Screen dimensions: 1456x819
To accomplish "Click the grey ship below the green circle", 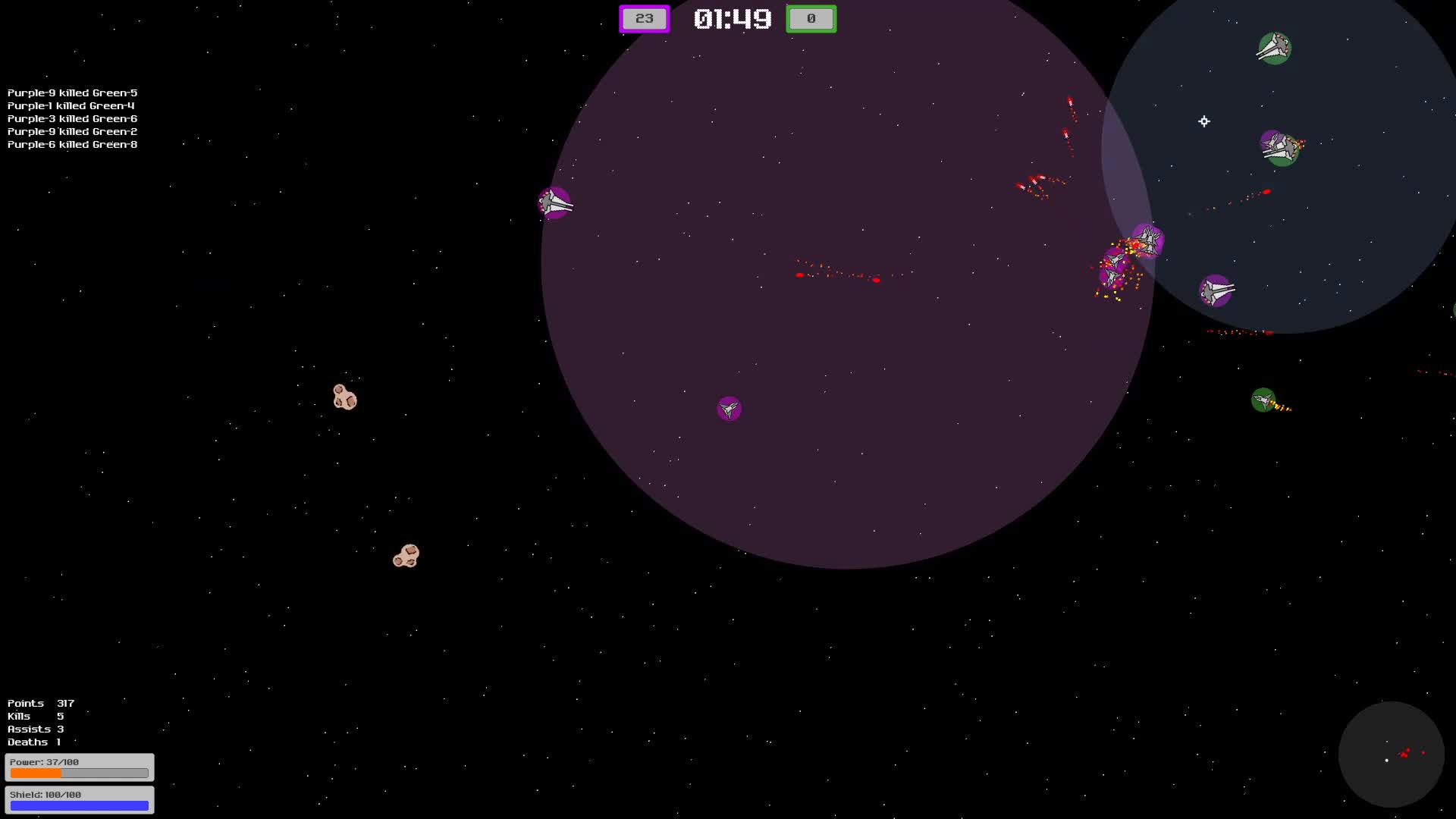I will [1216, 290].
